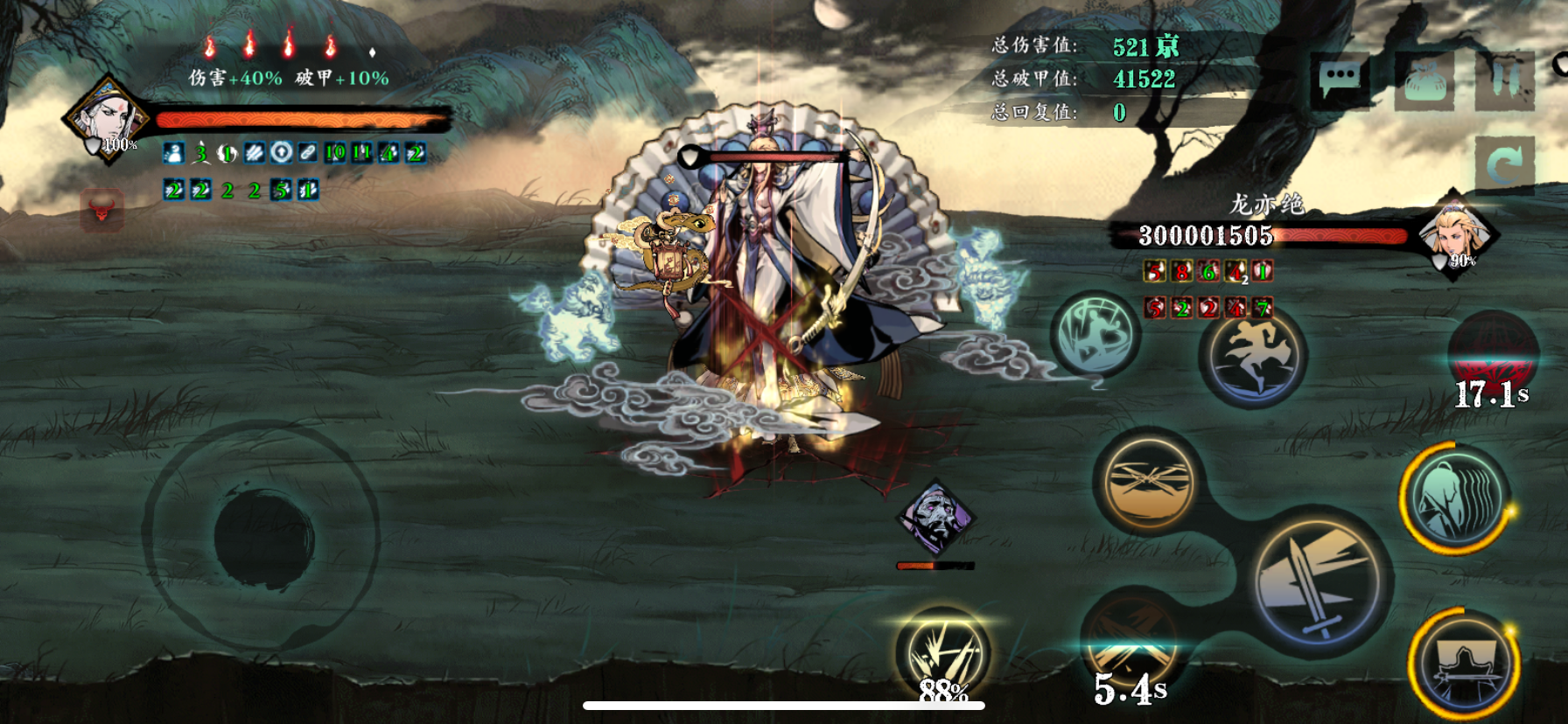Click the red bull head icon

point(101,210)
